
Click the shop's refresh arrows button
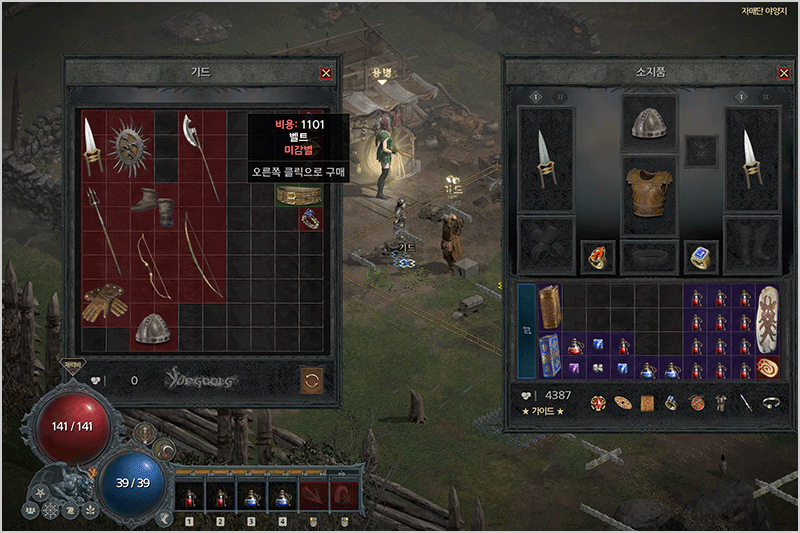pyautogui.click(x=312, y=381)
